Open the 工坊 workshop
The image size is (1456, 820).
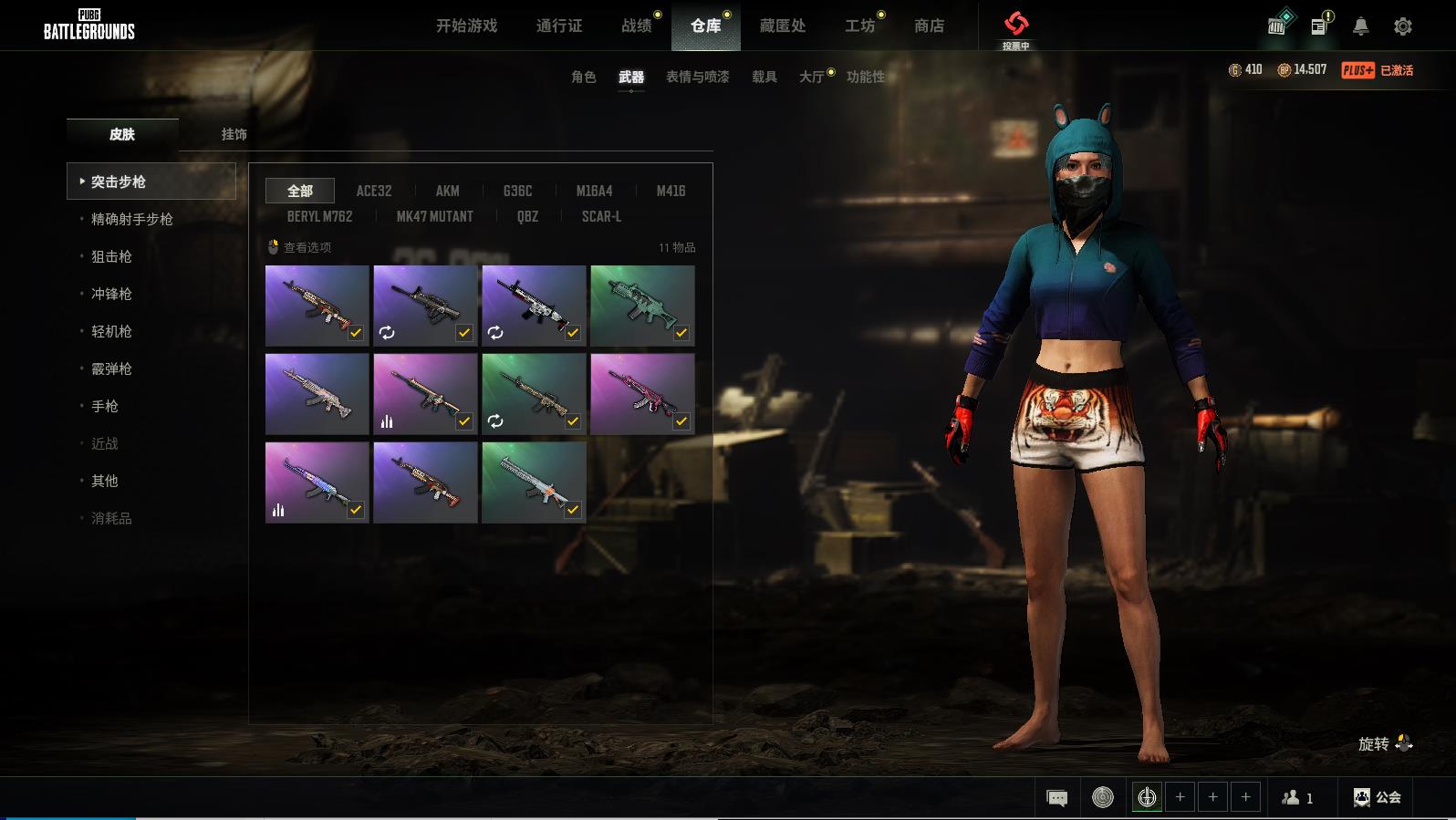[x=859, y=26]
